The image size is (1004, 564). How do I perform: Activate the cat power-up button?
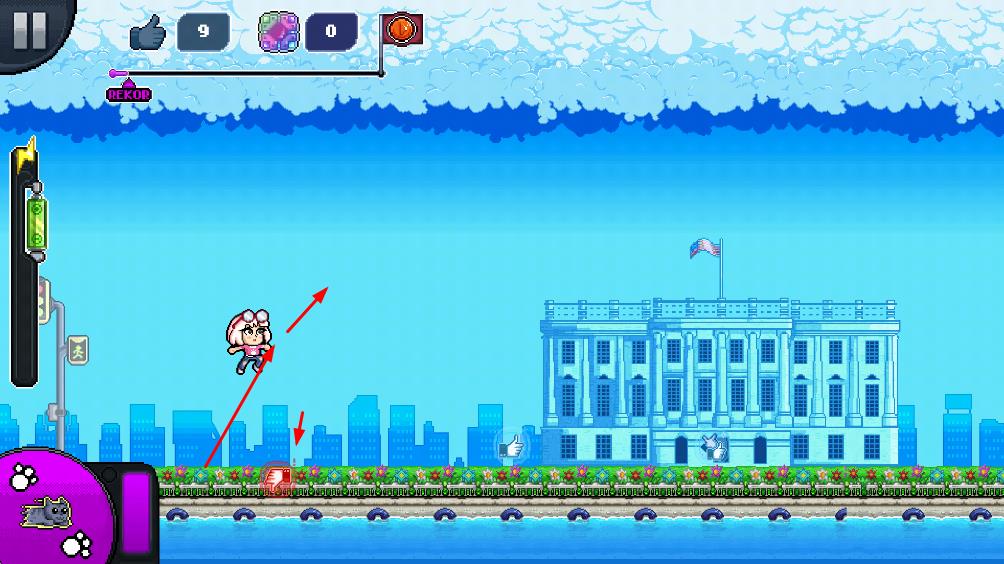50,512
